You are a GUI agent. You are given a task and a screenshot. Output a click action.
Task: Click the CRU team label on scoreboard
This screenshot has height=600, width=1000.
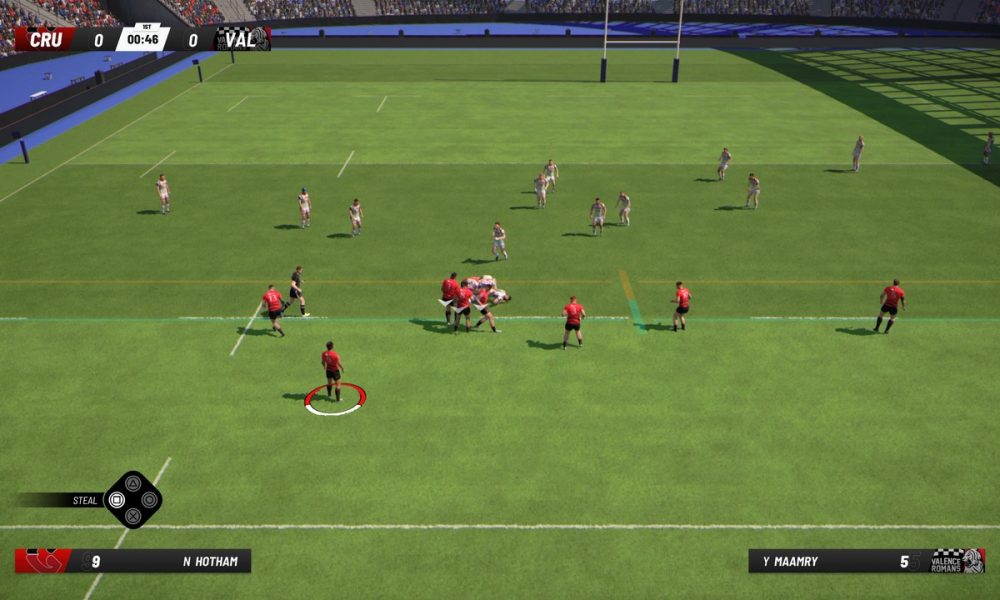click(x=46, y=40)
